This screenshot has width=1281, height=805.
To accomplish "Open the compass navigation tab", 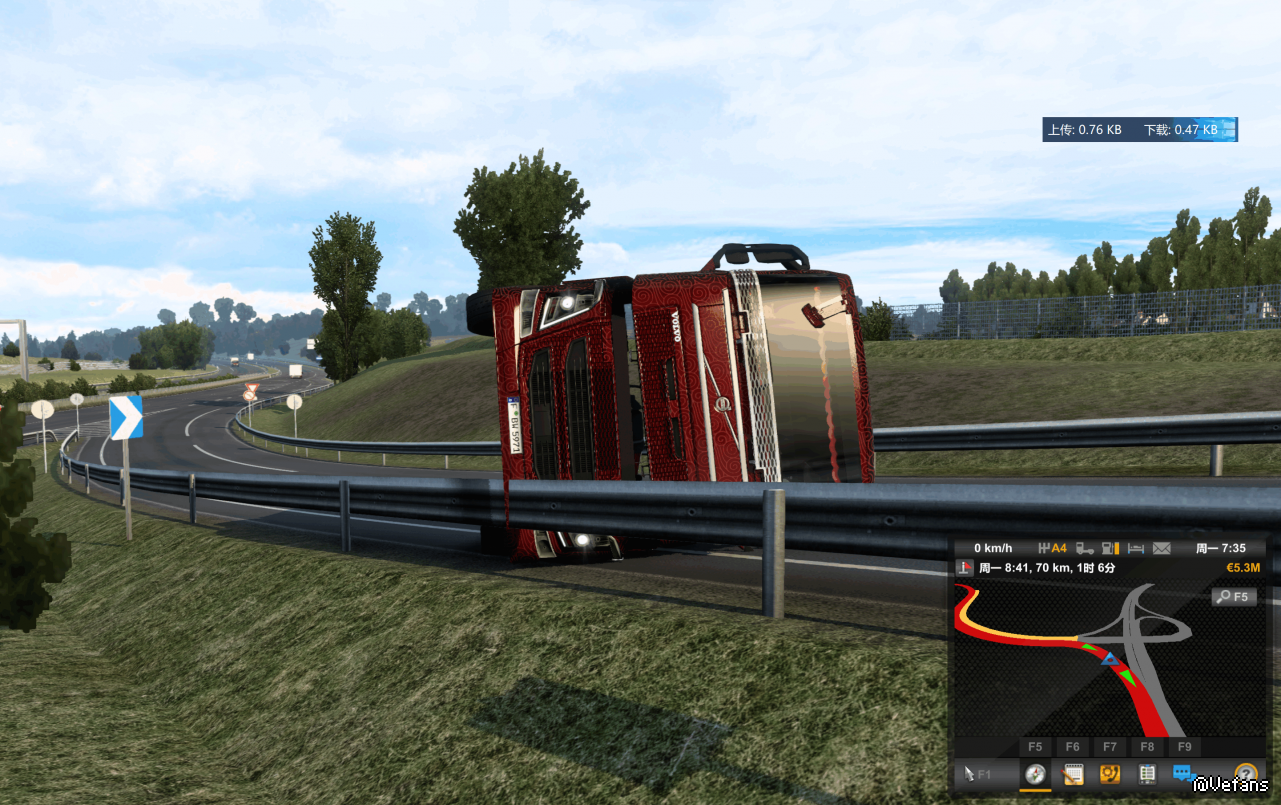I will (x=1035, y=773).
